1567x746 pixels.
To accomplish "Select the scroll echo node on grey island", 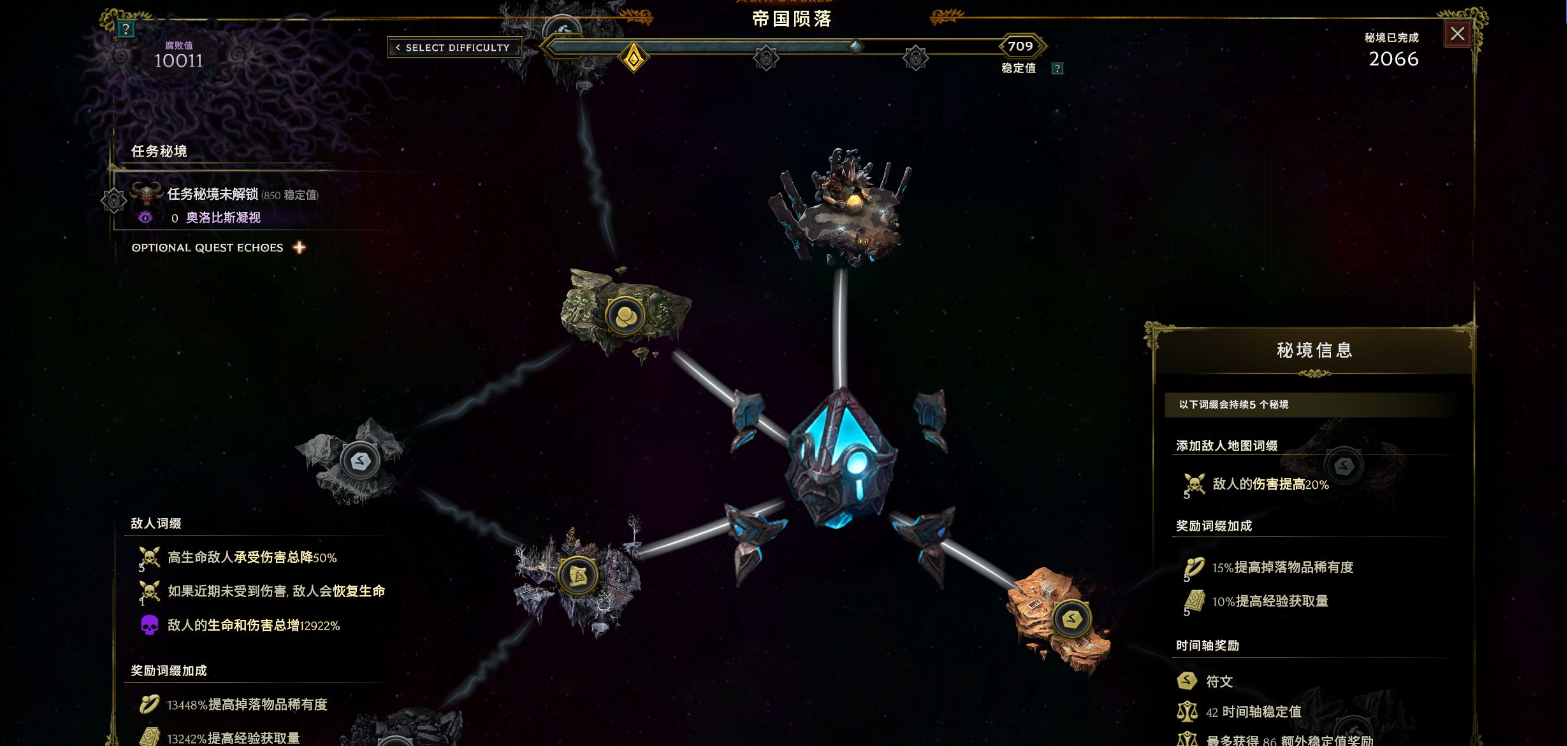I will coord(577,575).
